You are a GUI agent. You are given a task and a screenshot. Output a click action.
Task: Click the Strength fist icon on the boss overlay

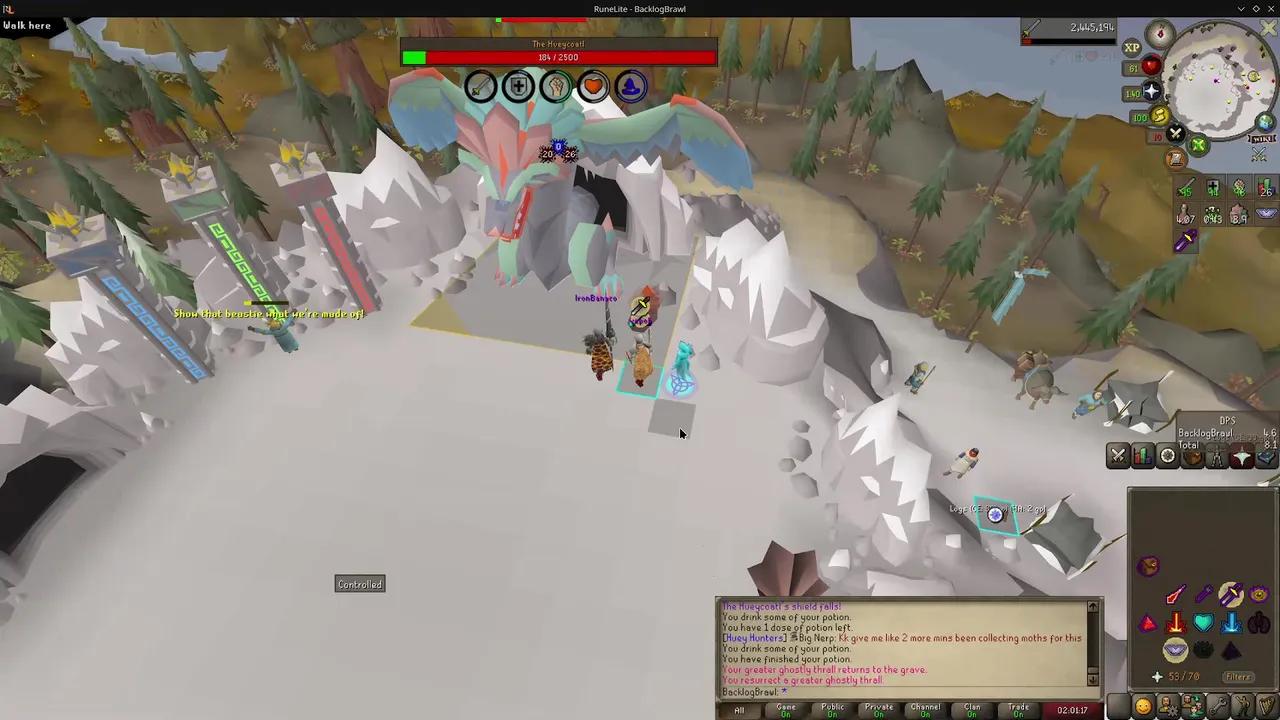556,87
